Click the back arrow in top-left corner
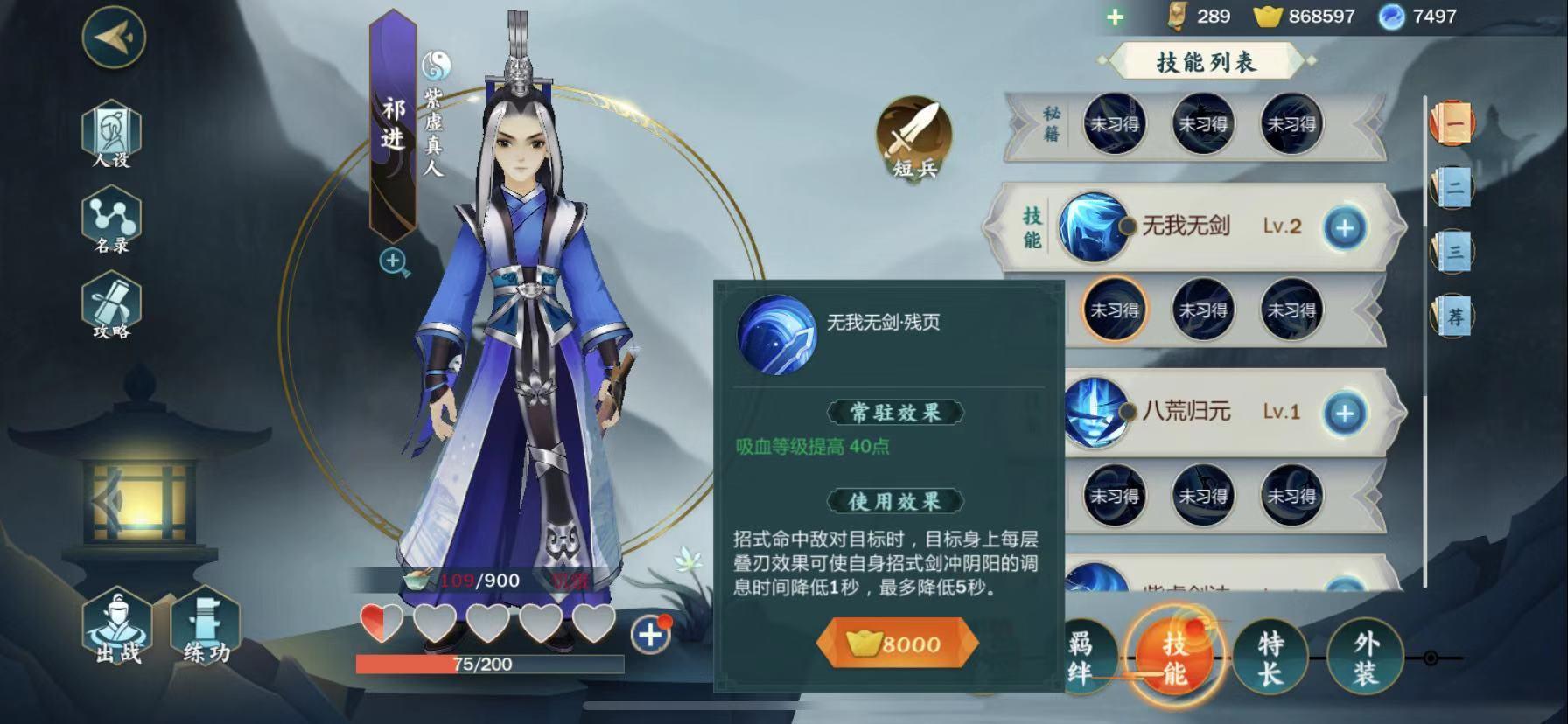The image size is (1568, 724). [x=114, y=37]
